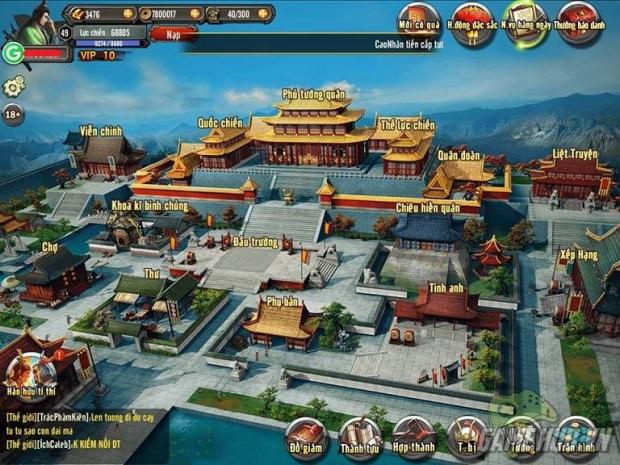
Task: Open the Hợp thành crafting menu
Action: (413, 436)
